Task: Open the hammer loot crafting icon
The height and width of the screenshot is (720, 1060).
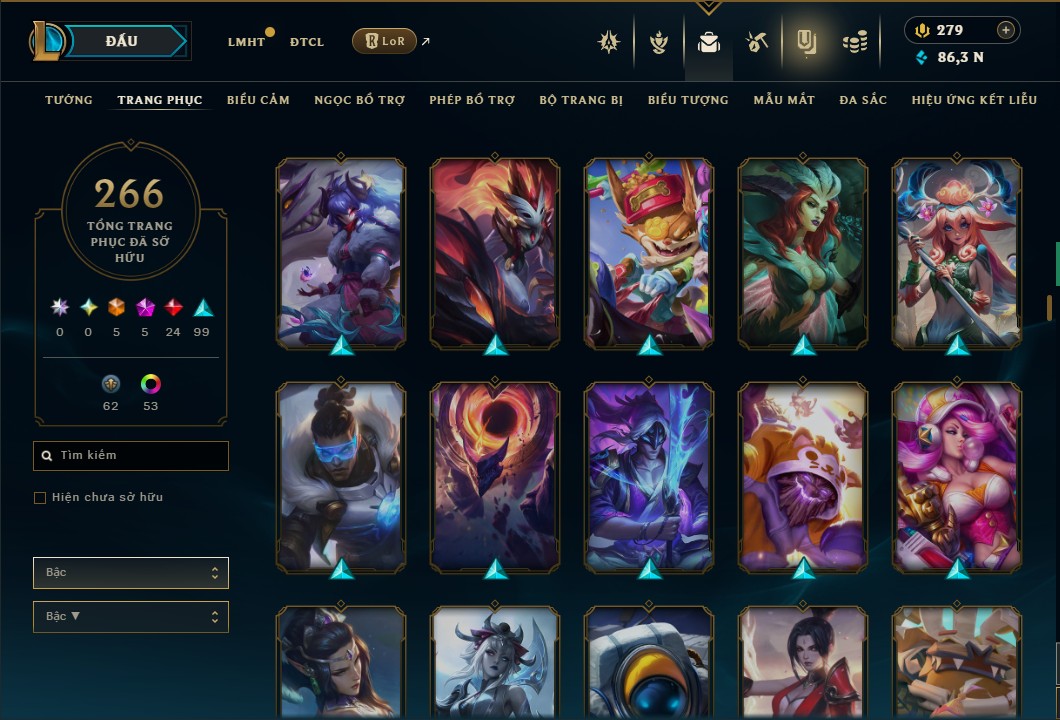Action: point(757,42)
